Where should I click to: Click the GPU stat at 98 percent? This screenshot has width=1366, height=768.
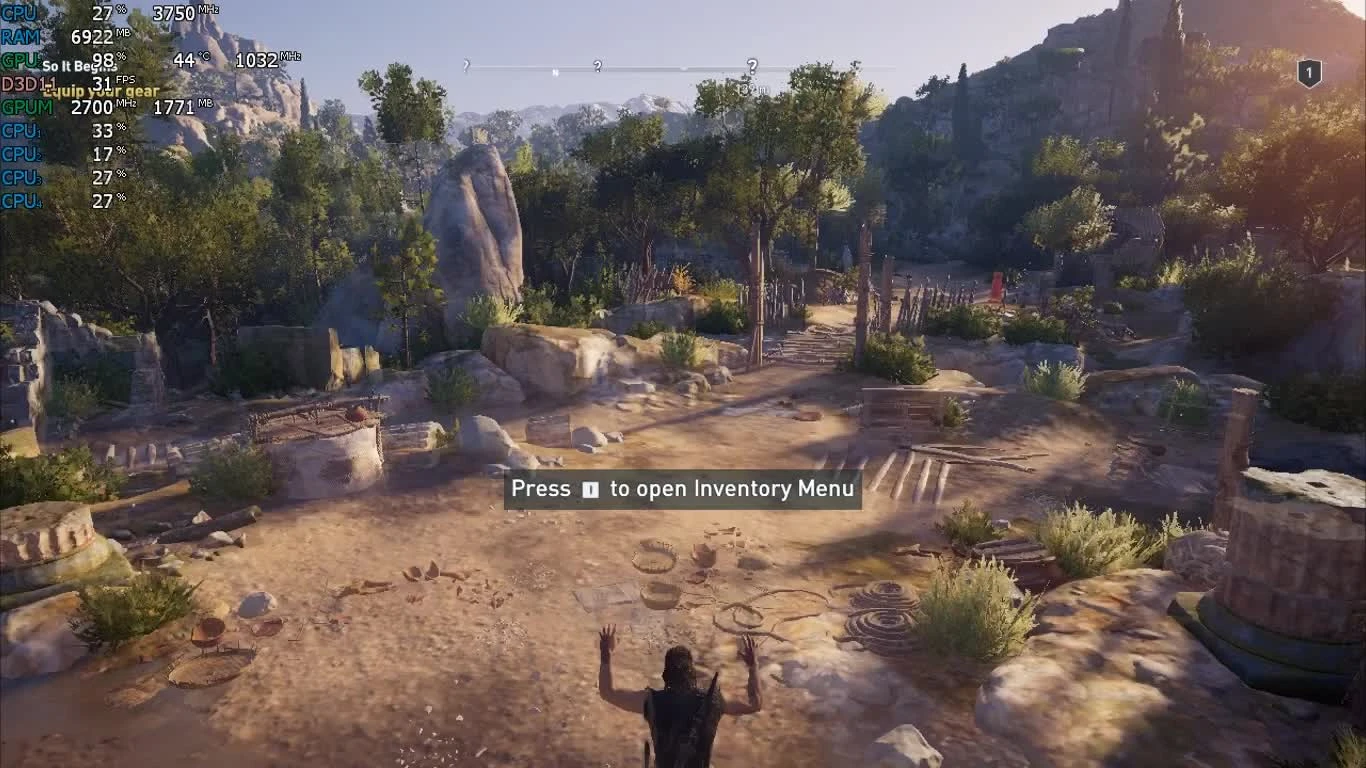coord(105,60)
